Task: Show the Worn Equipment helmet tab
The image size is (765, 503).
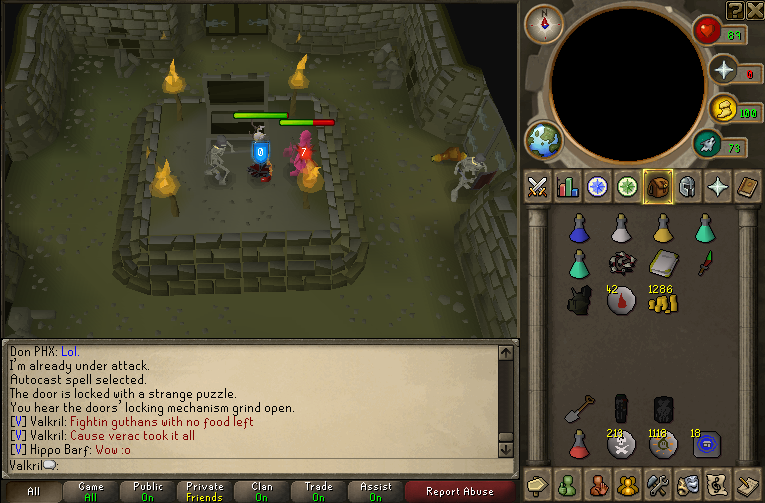Action: (687, 187)
